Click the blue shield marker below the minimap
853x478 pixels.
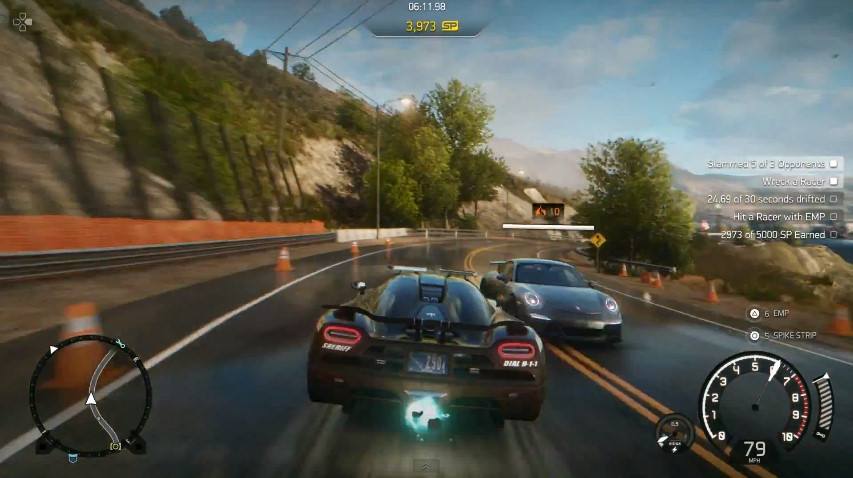click(73, 458)
